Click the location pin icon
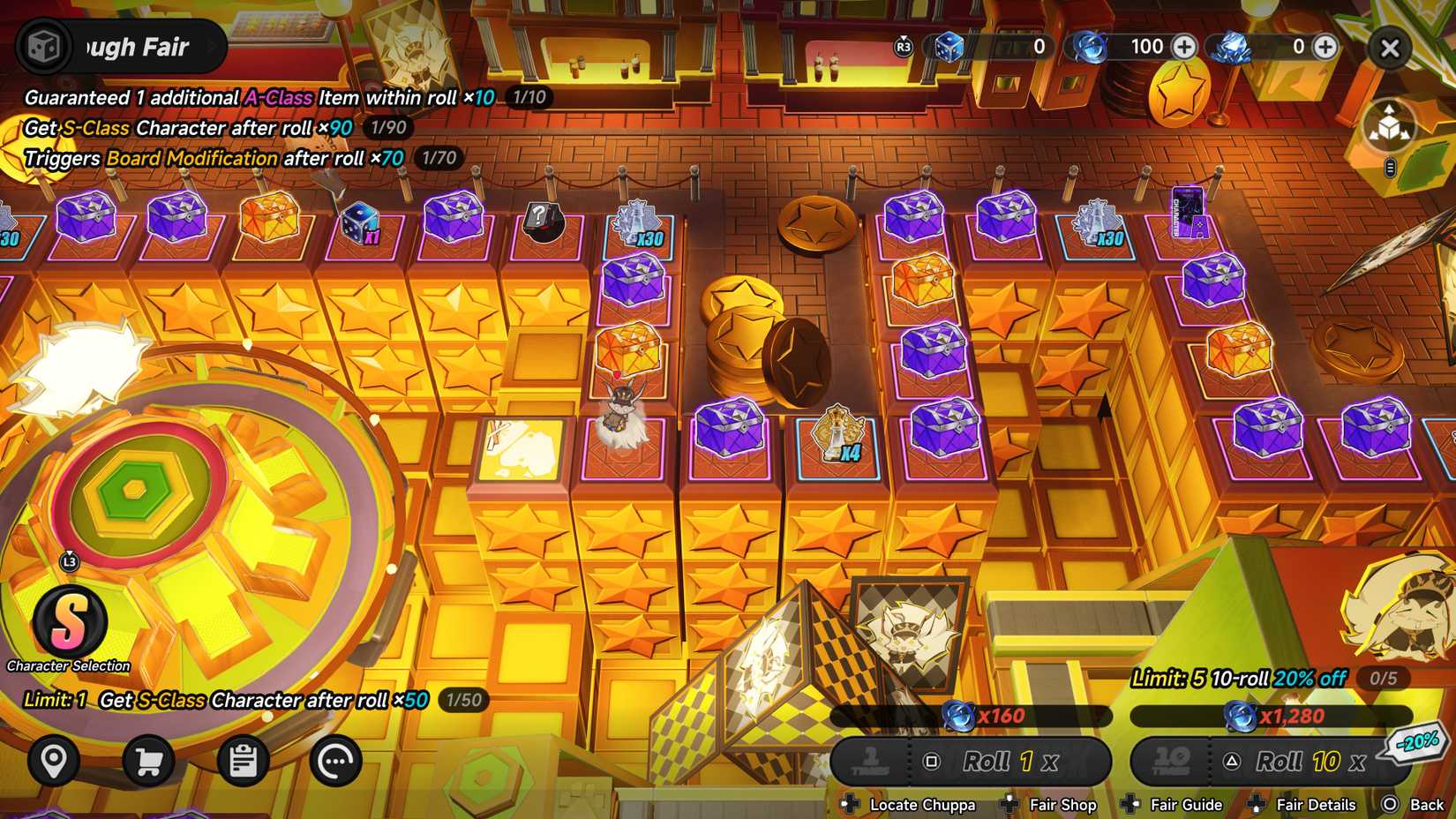The height and width of the screenshot is (819, 1456). 54,760
